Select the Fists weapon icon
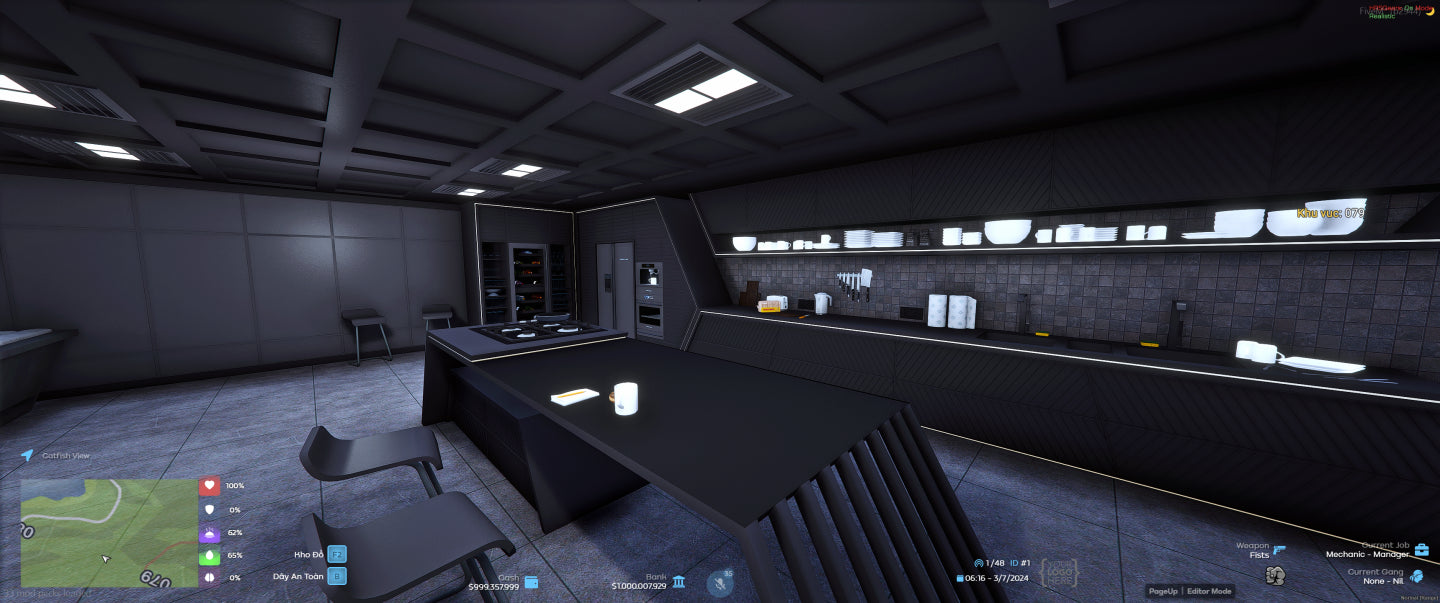 (1274, 575)
